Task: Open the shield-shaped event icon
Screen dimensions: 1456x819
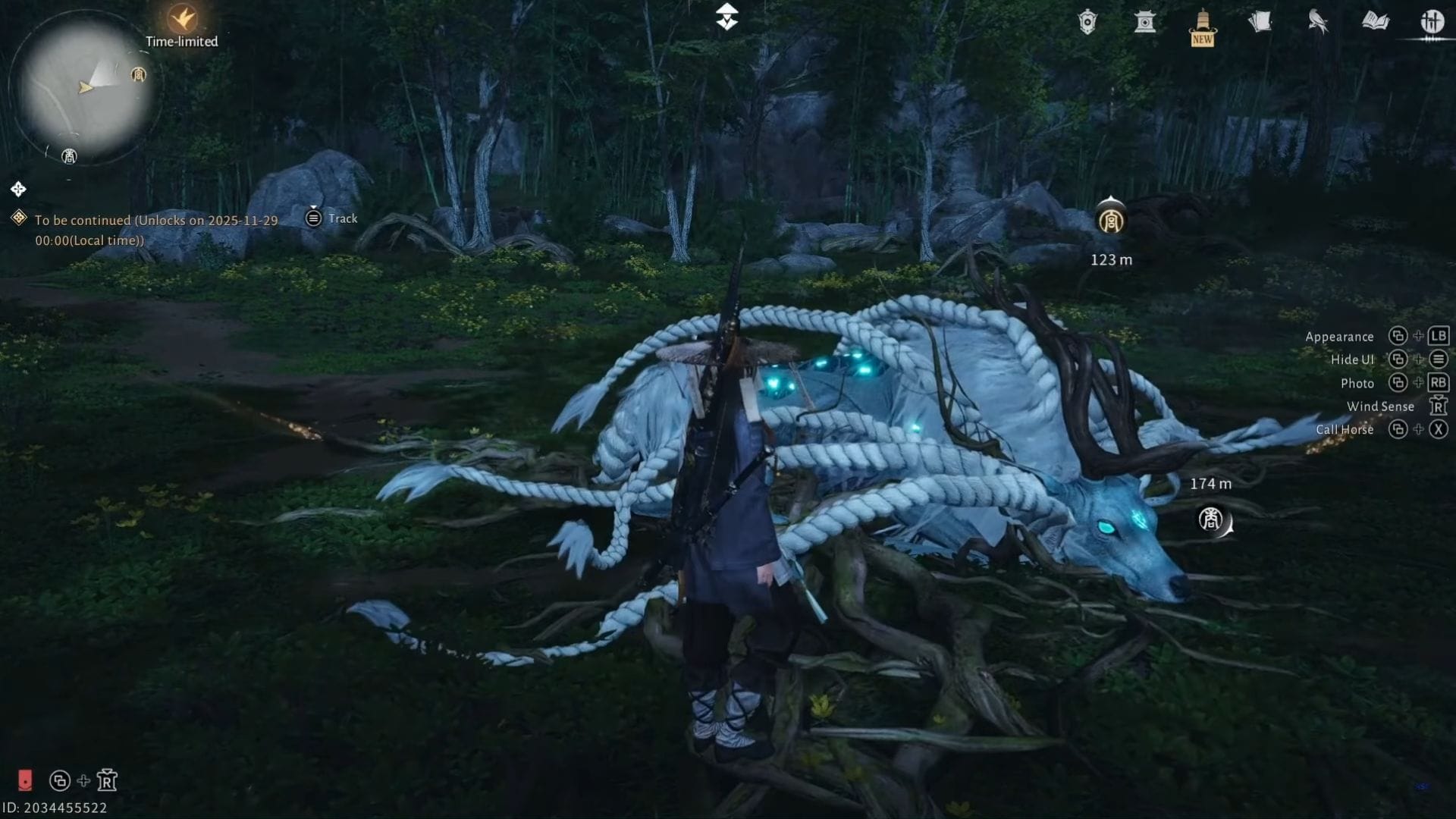Action: coord(1087,21)
